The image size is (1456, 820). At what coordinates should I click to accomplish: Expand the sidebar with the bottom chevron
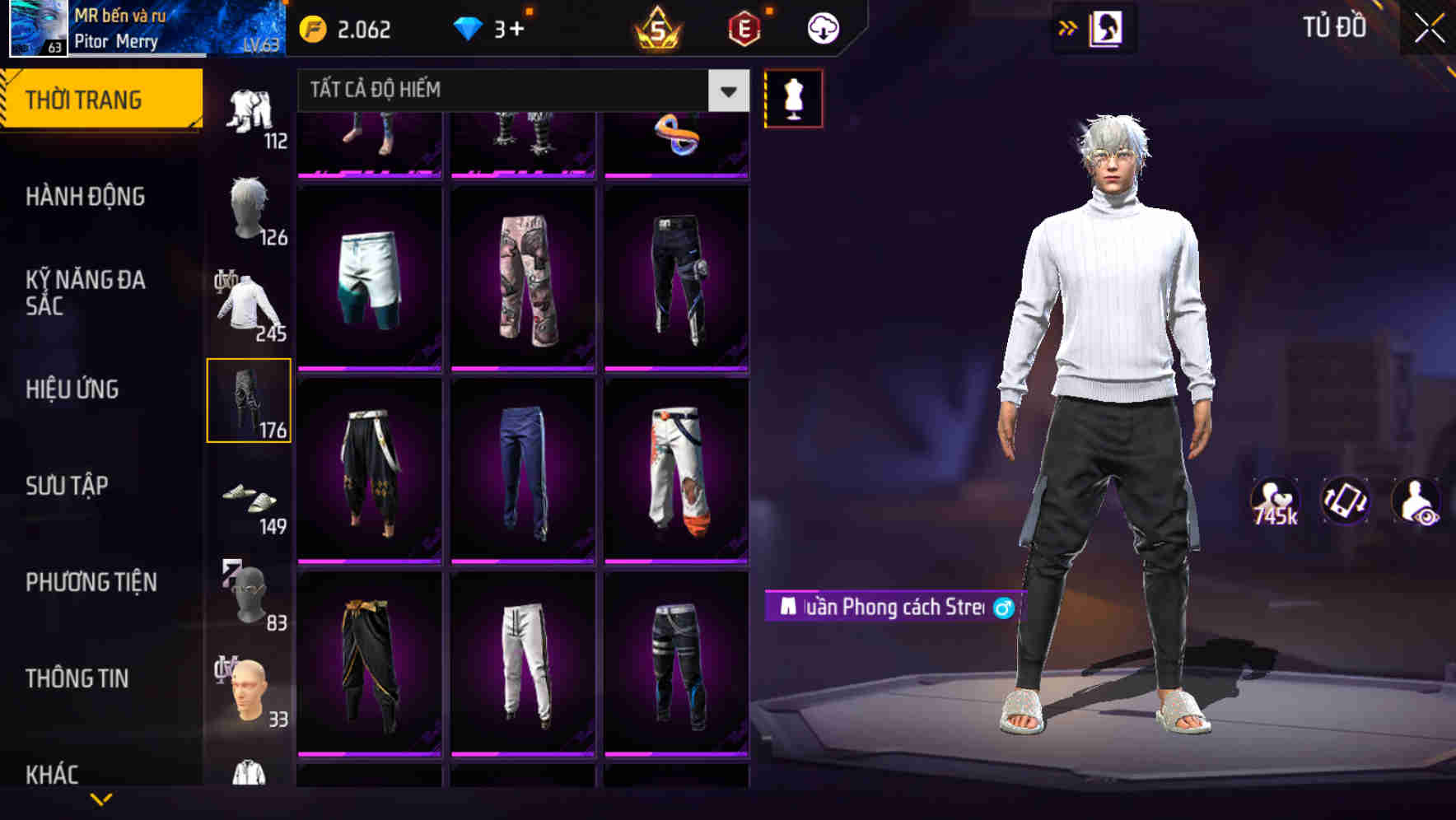click(x=101, y=799)
